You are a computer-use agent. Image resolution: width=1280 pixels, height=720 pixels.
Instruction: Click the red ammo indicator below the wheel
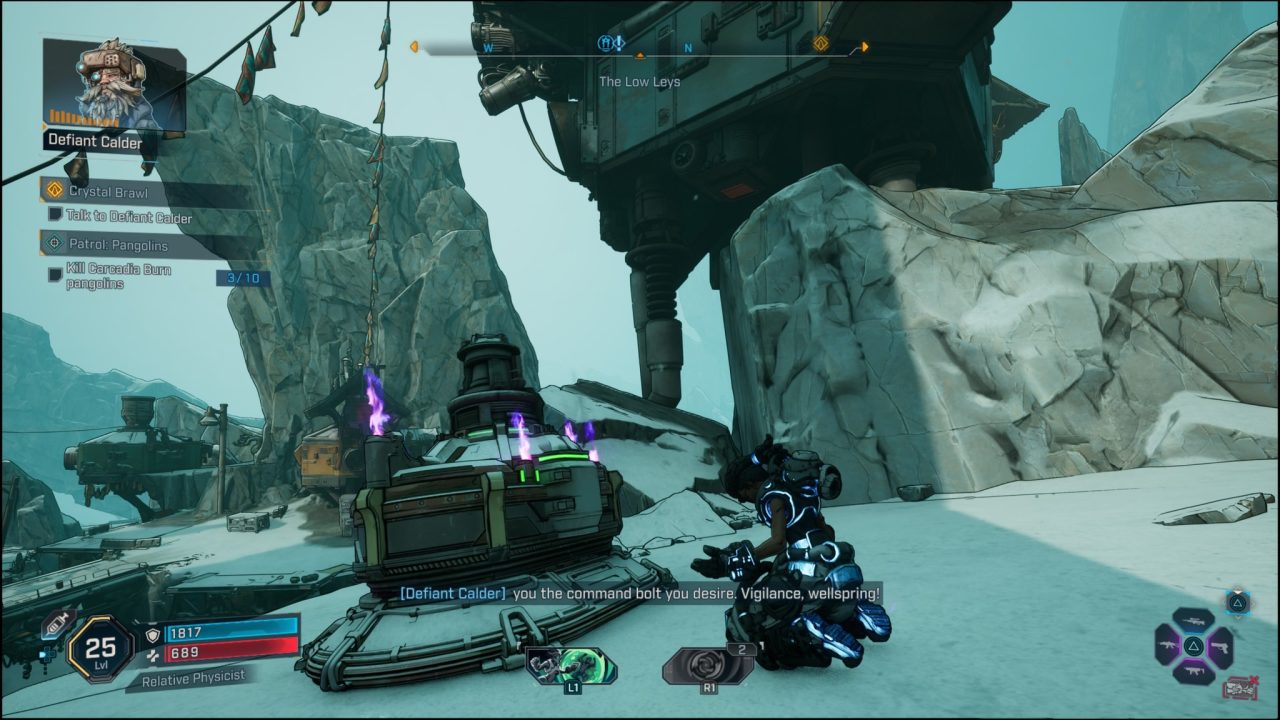(x=1239, y=687)
